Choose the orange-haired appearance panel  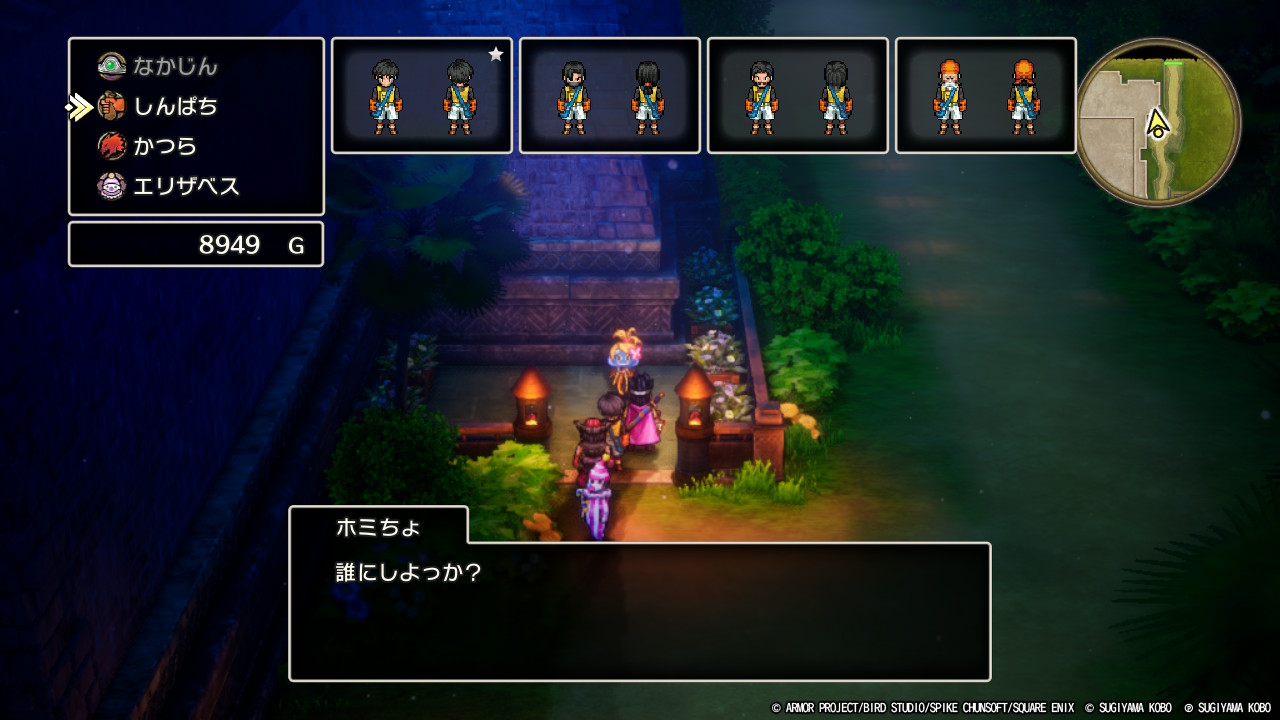(x=985, y=96)
